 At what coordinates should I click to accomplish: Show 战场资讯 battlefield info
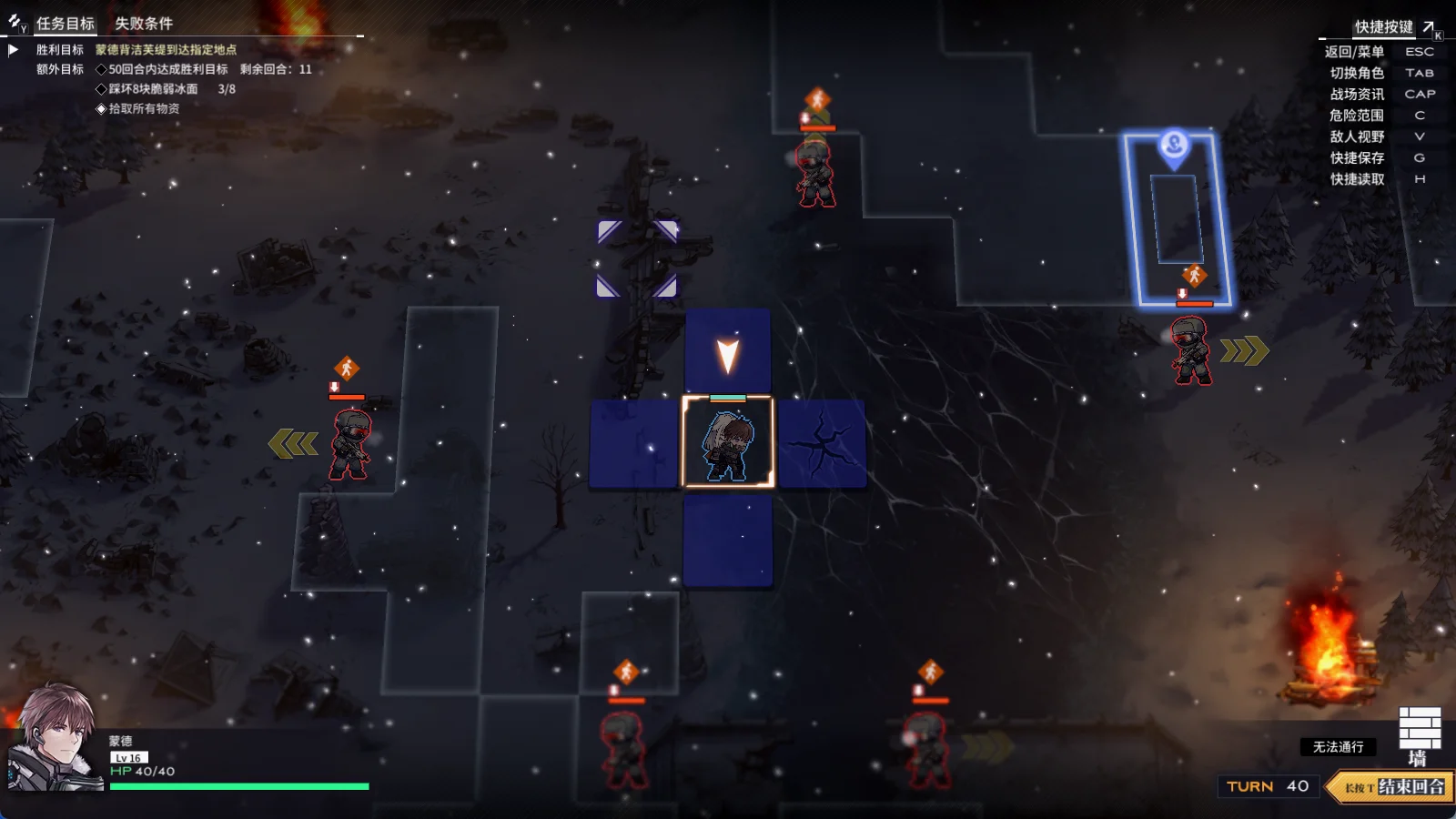pyautogui.click(x=1356, y=95)
